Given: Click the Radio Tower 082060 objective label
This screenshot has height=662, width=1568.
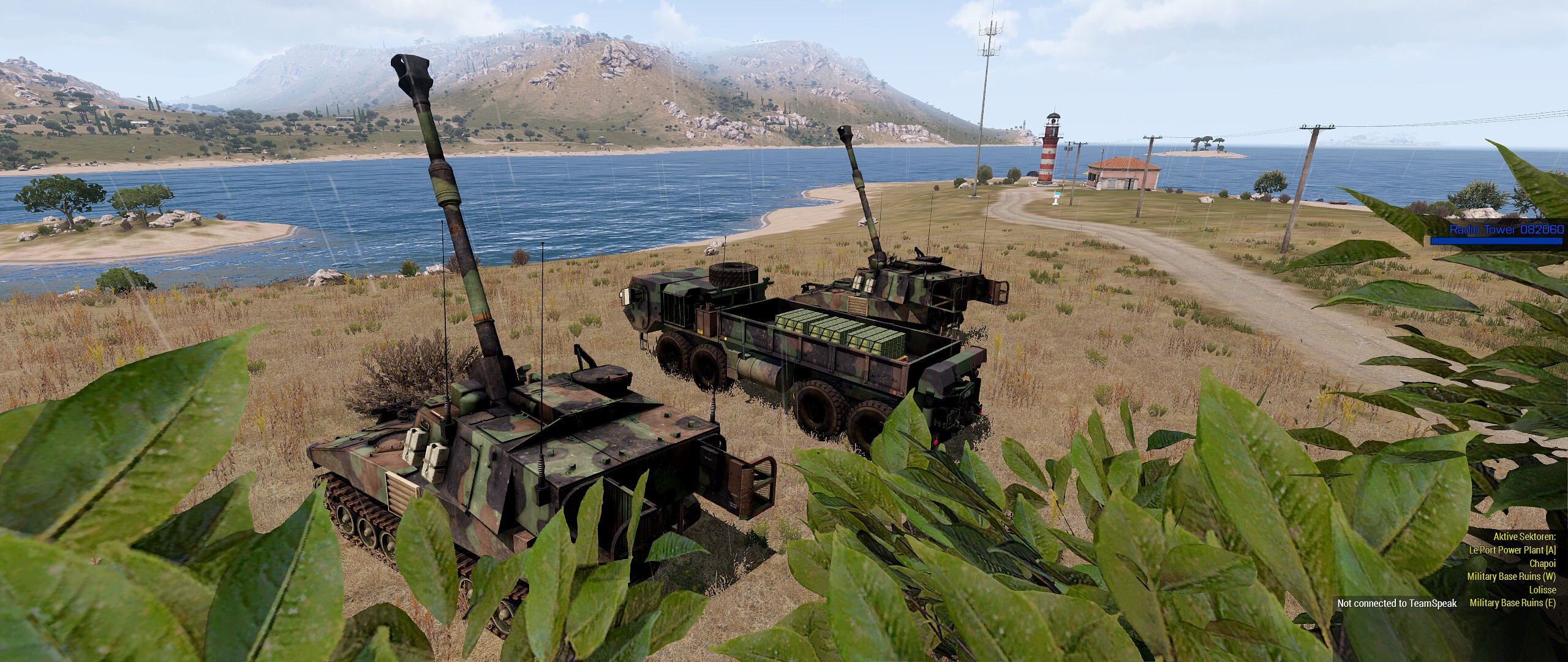Looking at the screenshot, I should click(1506, 229).
